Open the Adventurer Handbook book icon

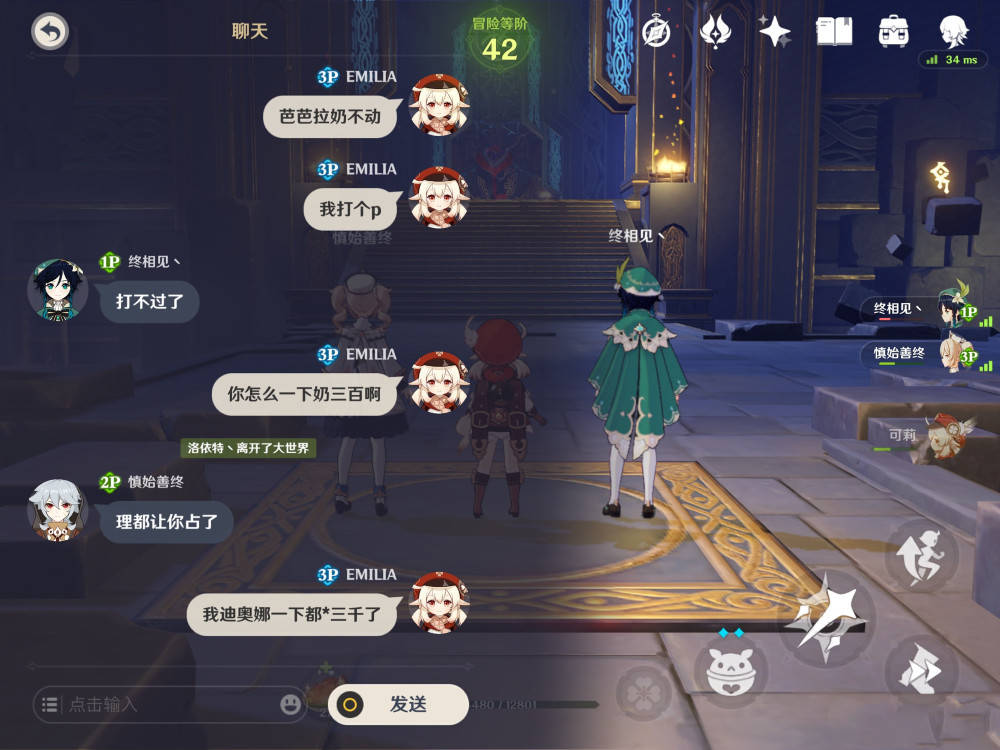point(834,32)
